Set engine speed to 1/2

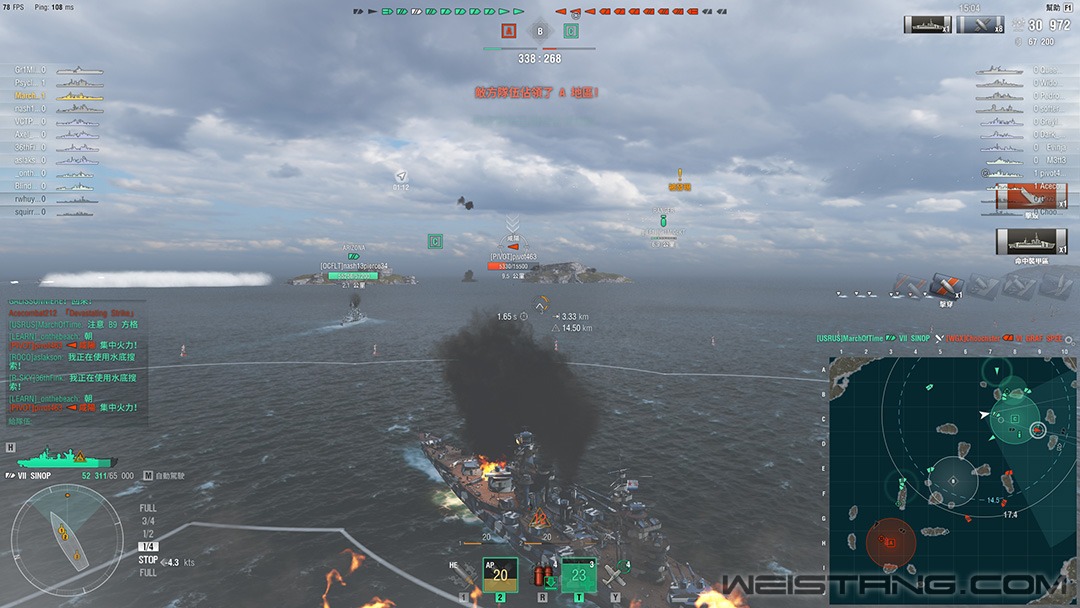pos(148,534)
